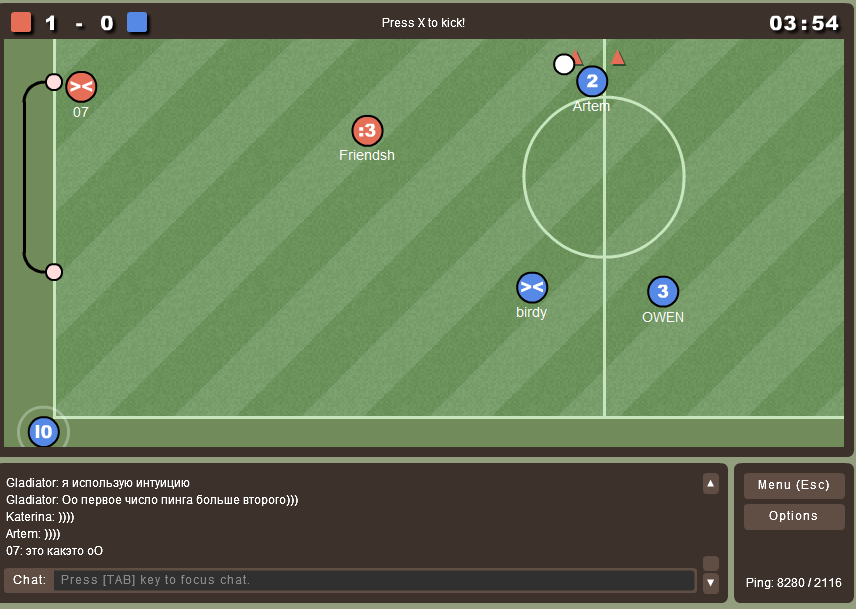Click the chat scroll-down arrow

pos(711,582)
